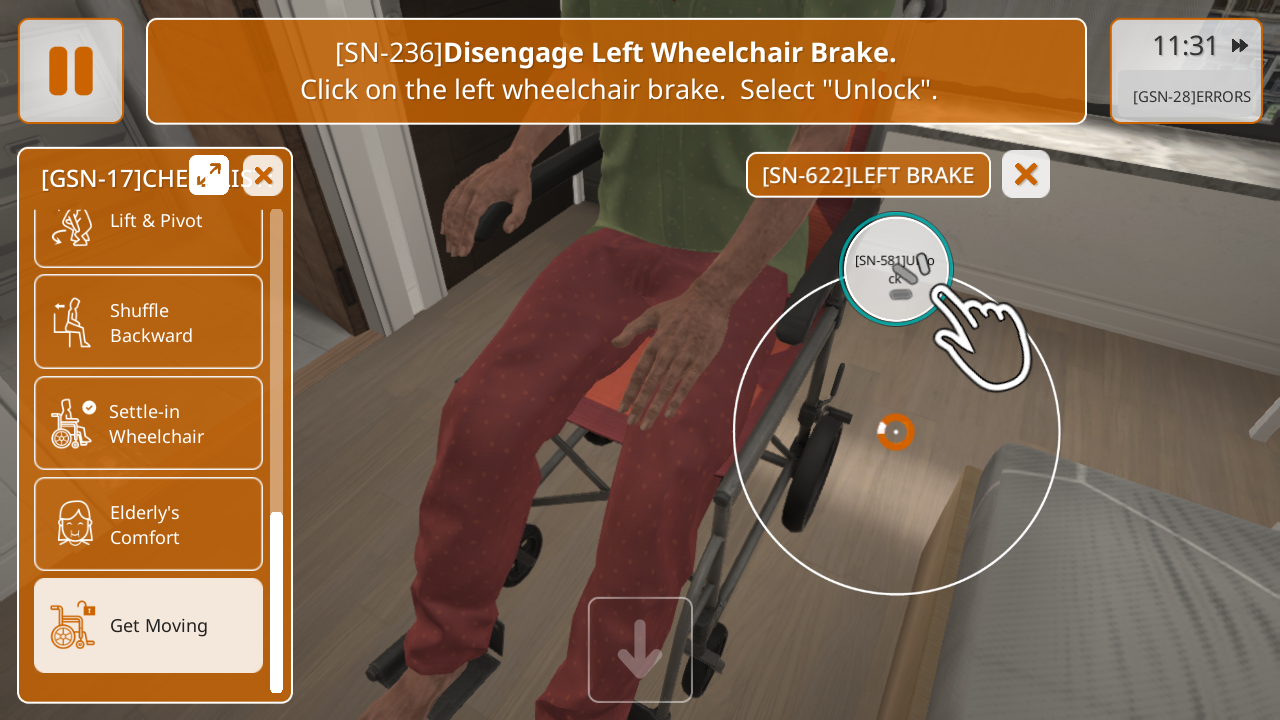Click the down arrow button
Viewport: 1280px width, 720px height.
click(x=640, y=650)
